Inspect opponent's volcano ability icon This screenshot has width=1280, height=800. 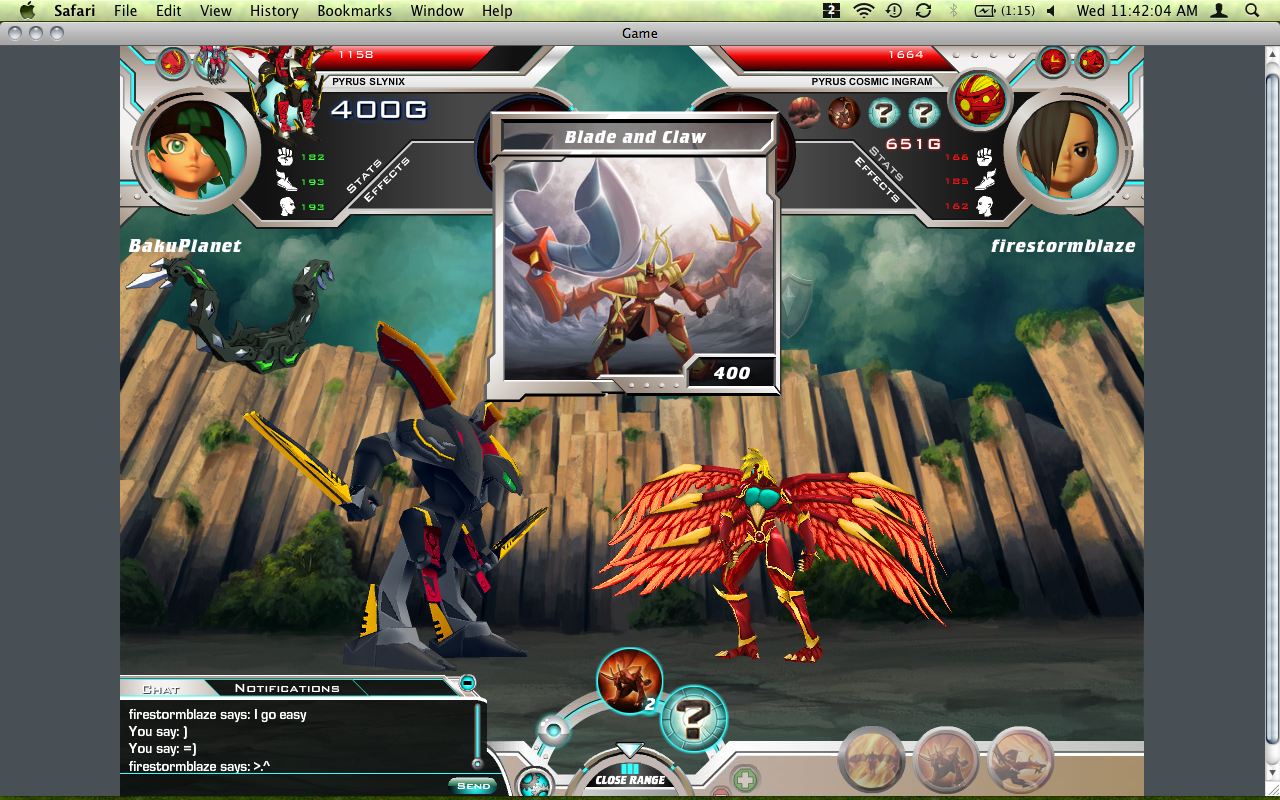click(804, 113)
